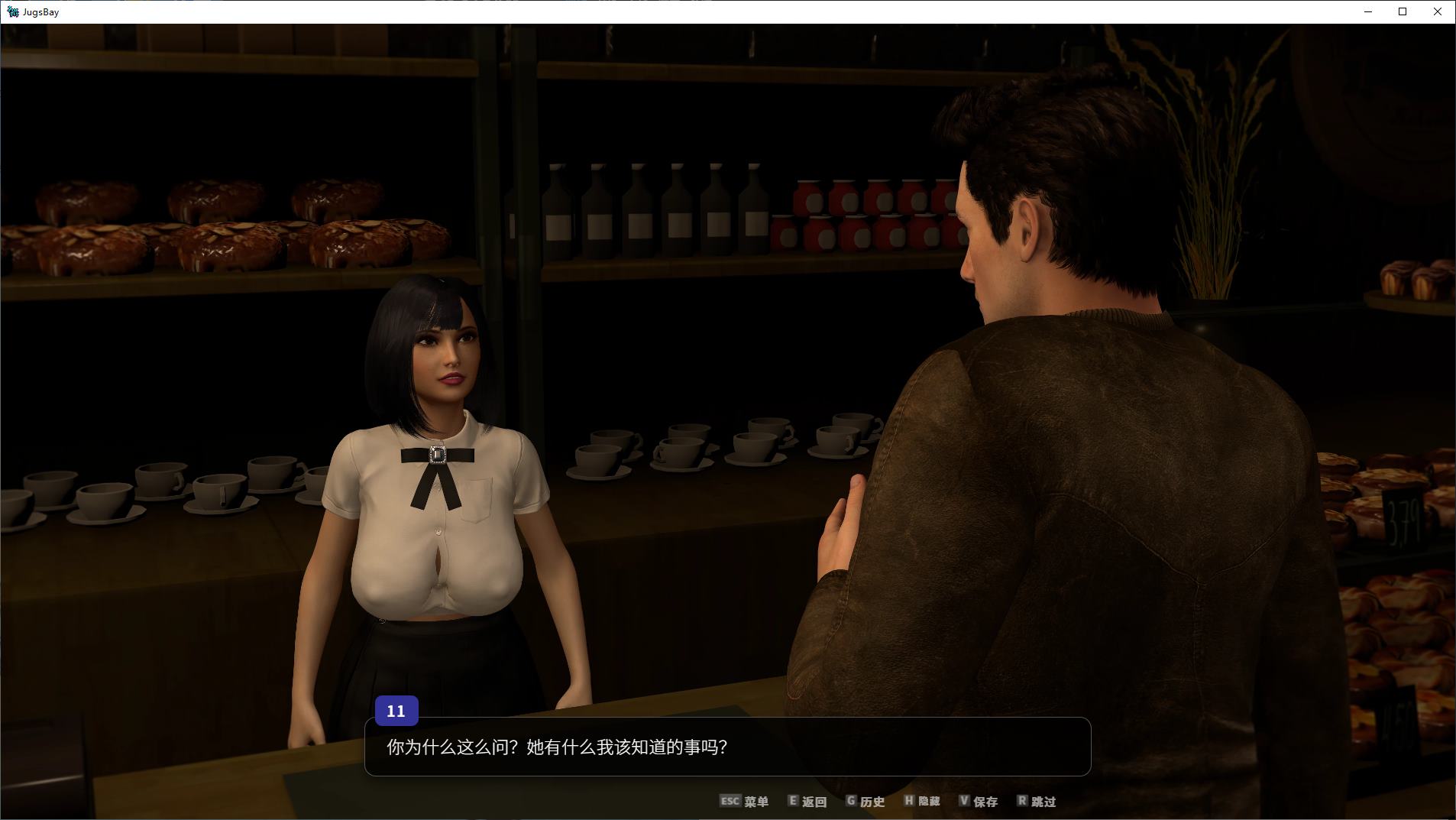
Task: Click the JugsBay app icon in the title bar
Action: [x=11, y=11]
